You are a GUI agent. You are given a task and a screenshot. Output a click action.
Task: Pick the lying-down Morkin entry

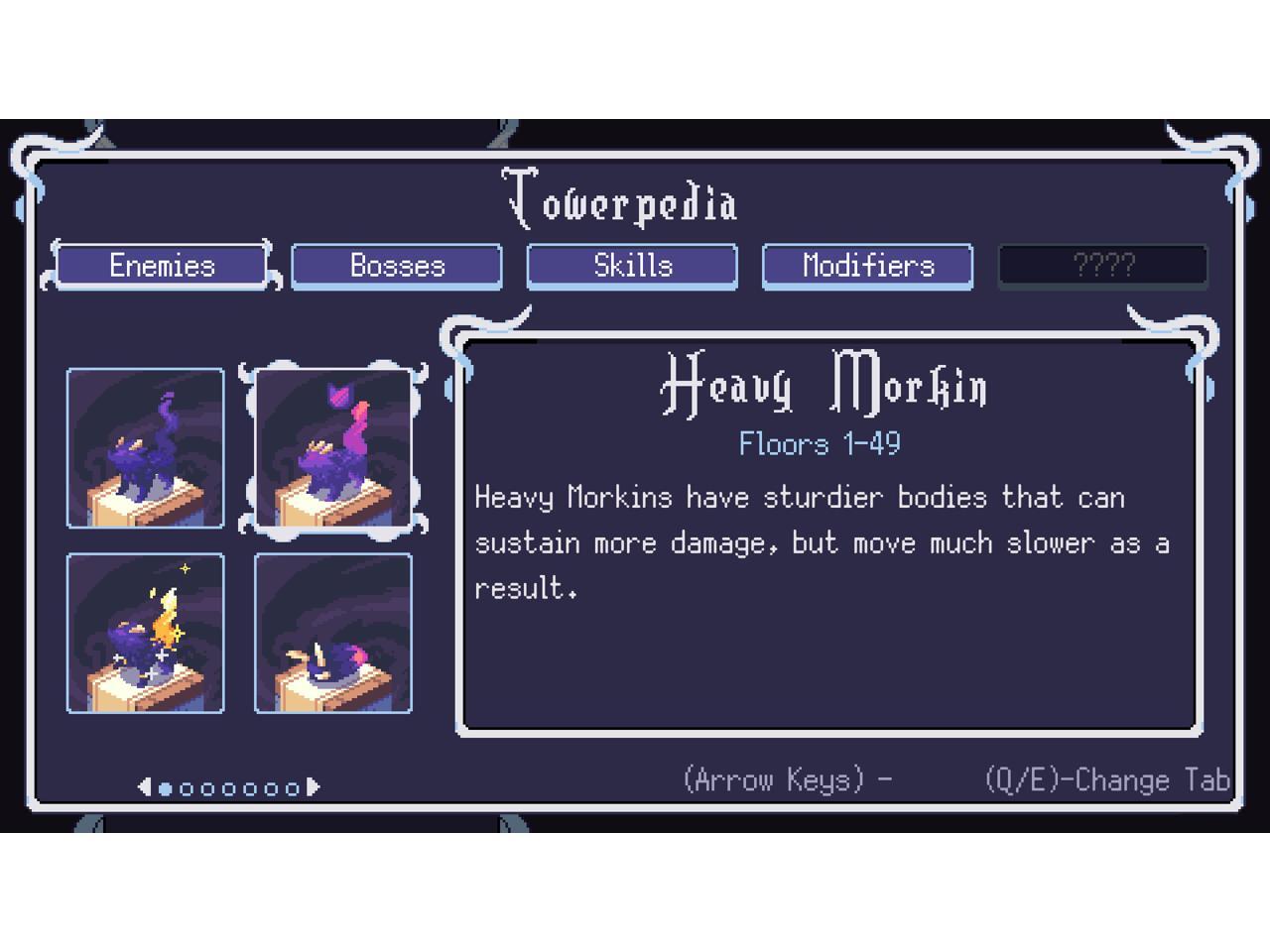click(333, 634)
